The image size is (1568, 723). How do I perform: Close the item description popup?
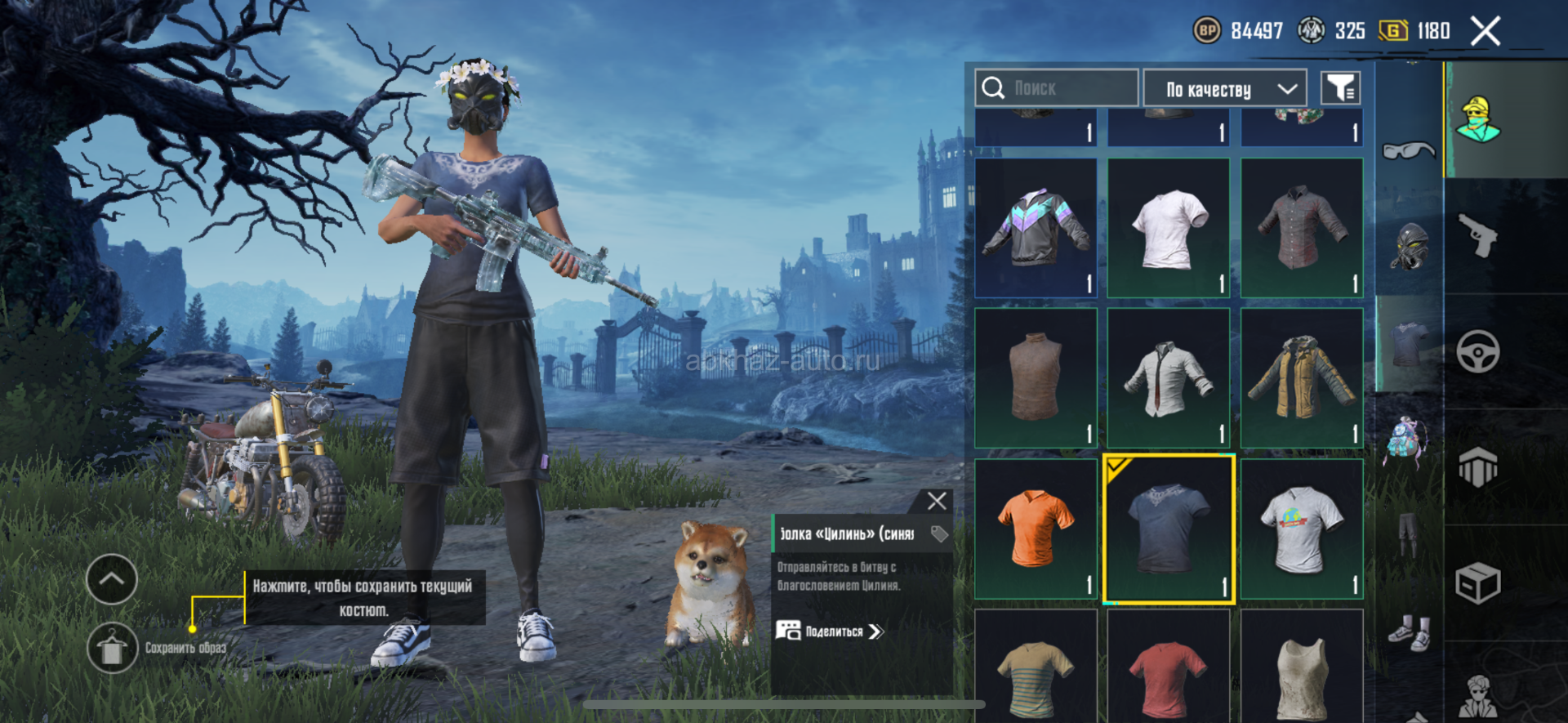937,501
